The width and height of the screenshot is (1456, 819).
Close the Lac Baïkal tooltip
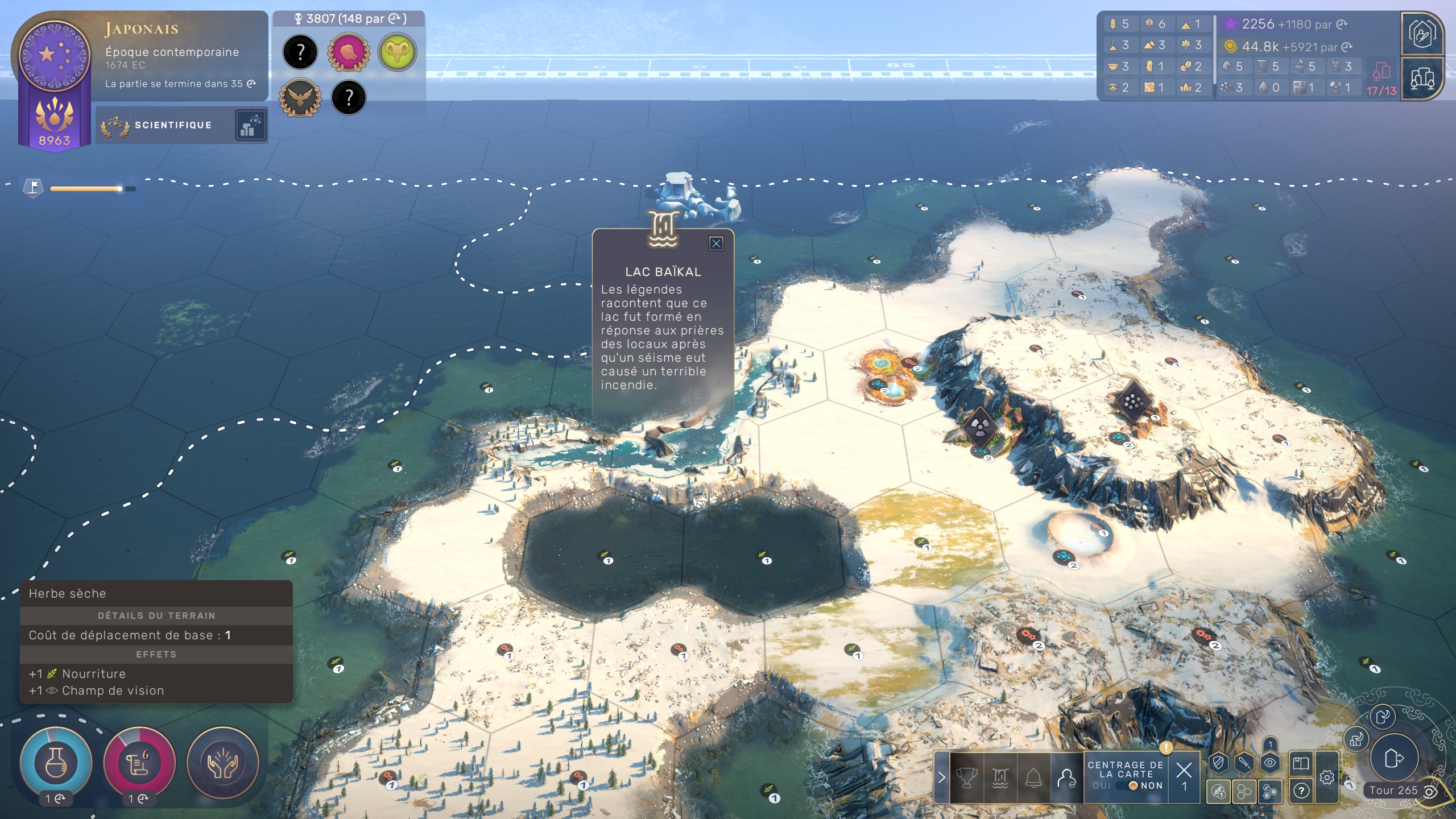point(716,243)
